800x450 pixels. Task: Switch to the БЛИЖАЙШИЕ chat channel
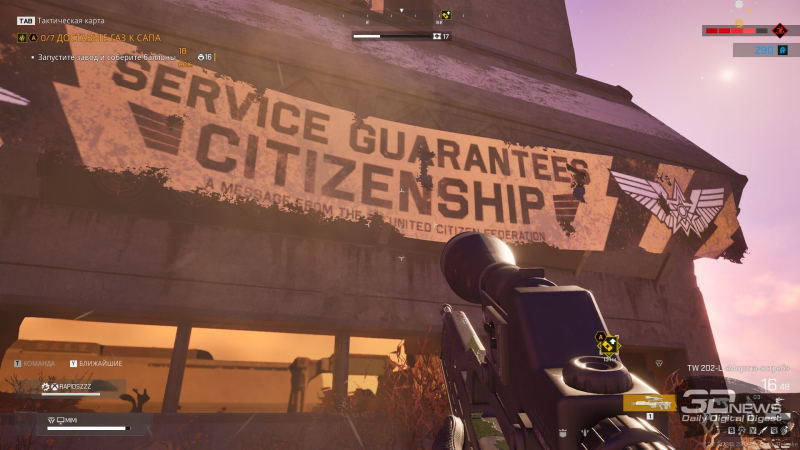pyautogui.click(x=100, y=364)
